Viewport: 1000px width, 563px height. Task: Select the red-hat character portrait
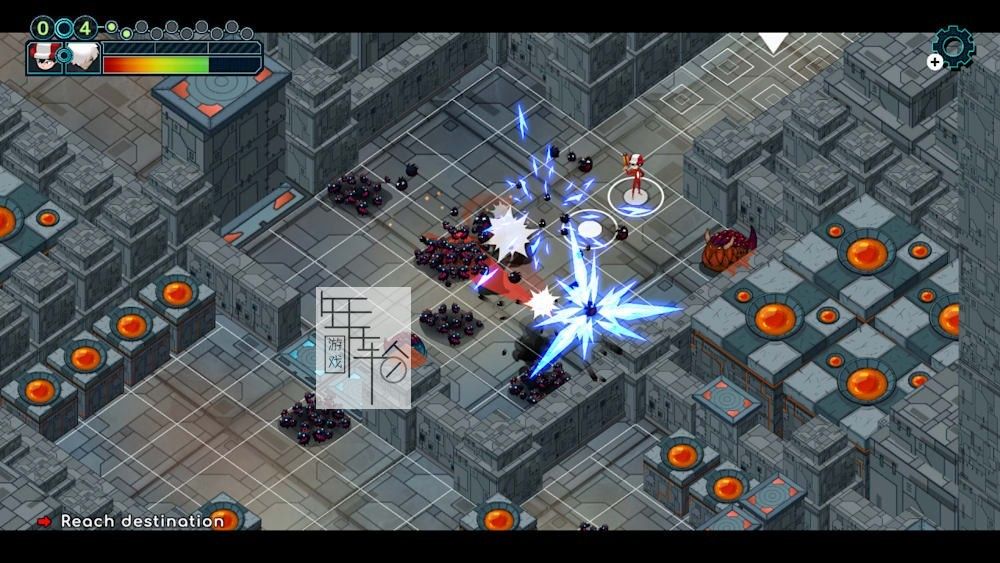point(44,59)
